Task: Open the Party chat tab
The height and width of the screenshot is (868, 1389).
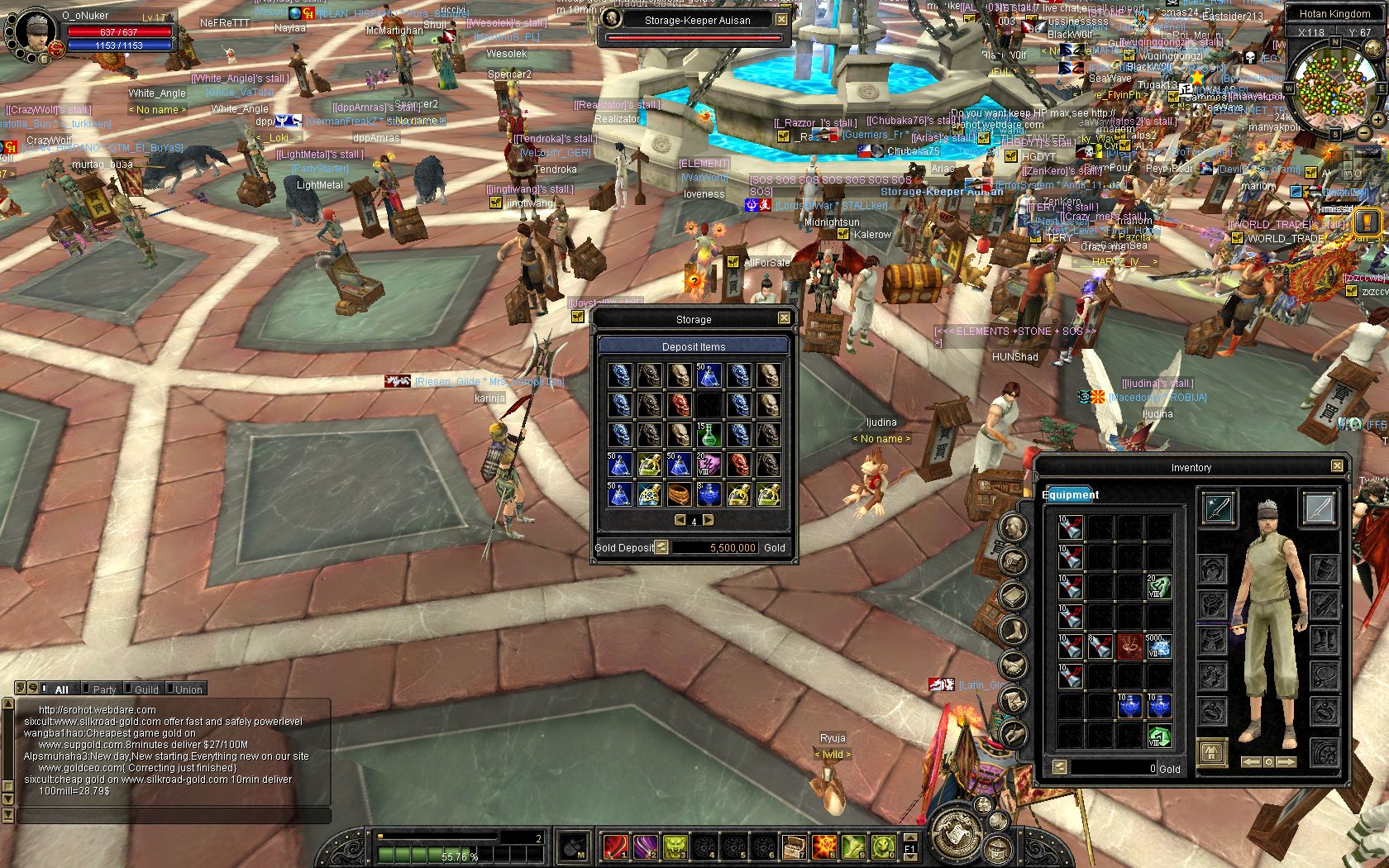Action: point(104,689)
